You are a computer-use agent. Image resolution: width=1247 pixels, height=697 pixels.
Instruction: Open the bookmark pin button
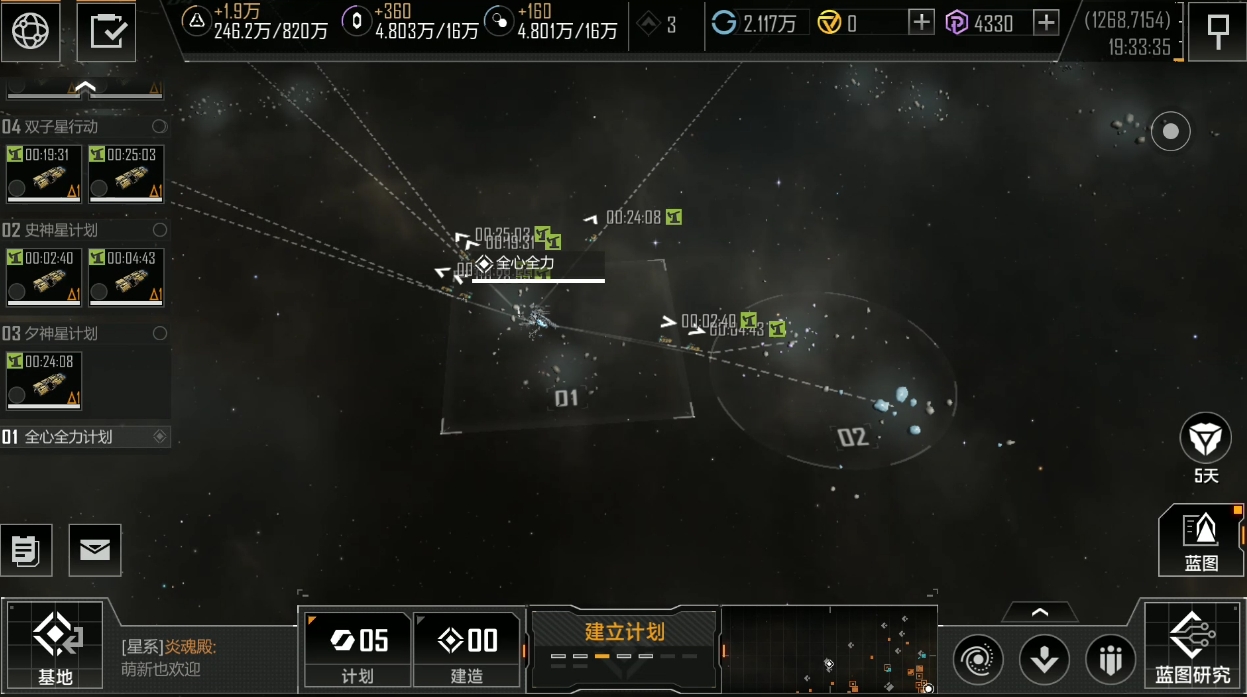coord(1217,31)
